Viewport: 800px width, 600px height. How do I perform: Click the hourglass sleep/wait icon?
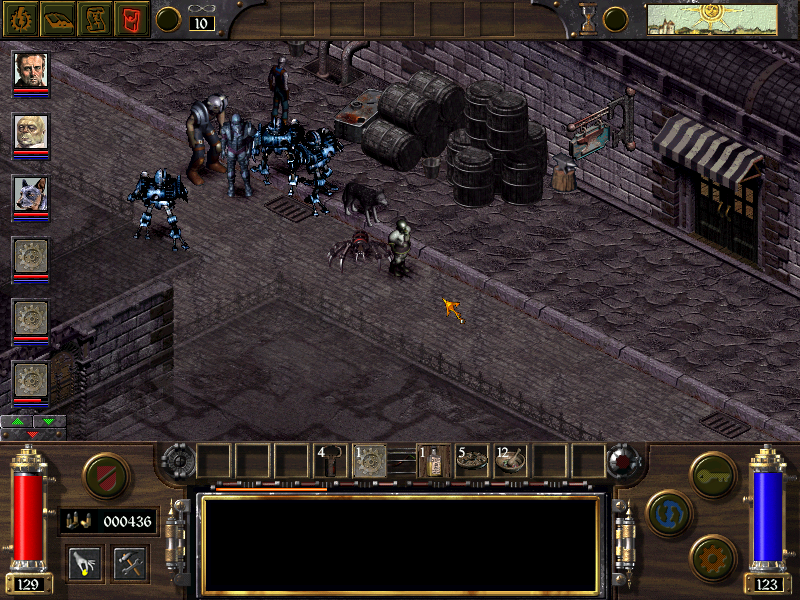pyautogui.click(x=589, y=18)
